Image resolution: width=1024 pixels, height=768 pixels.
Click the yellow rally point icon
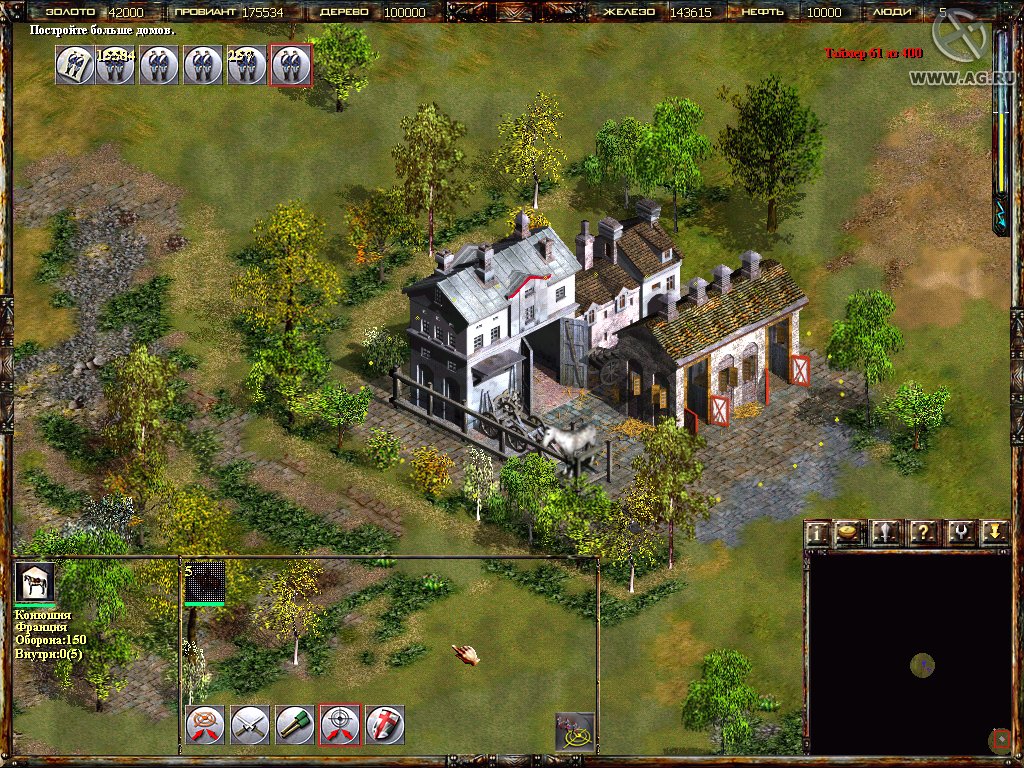[575, 732]
